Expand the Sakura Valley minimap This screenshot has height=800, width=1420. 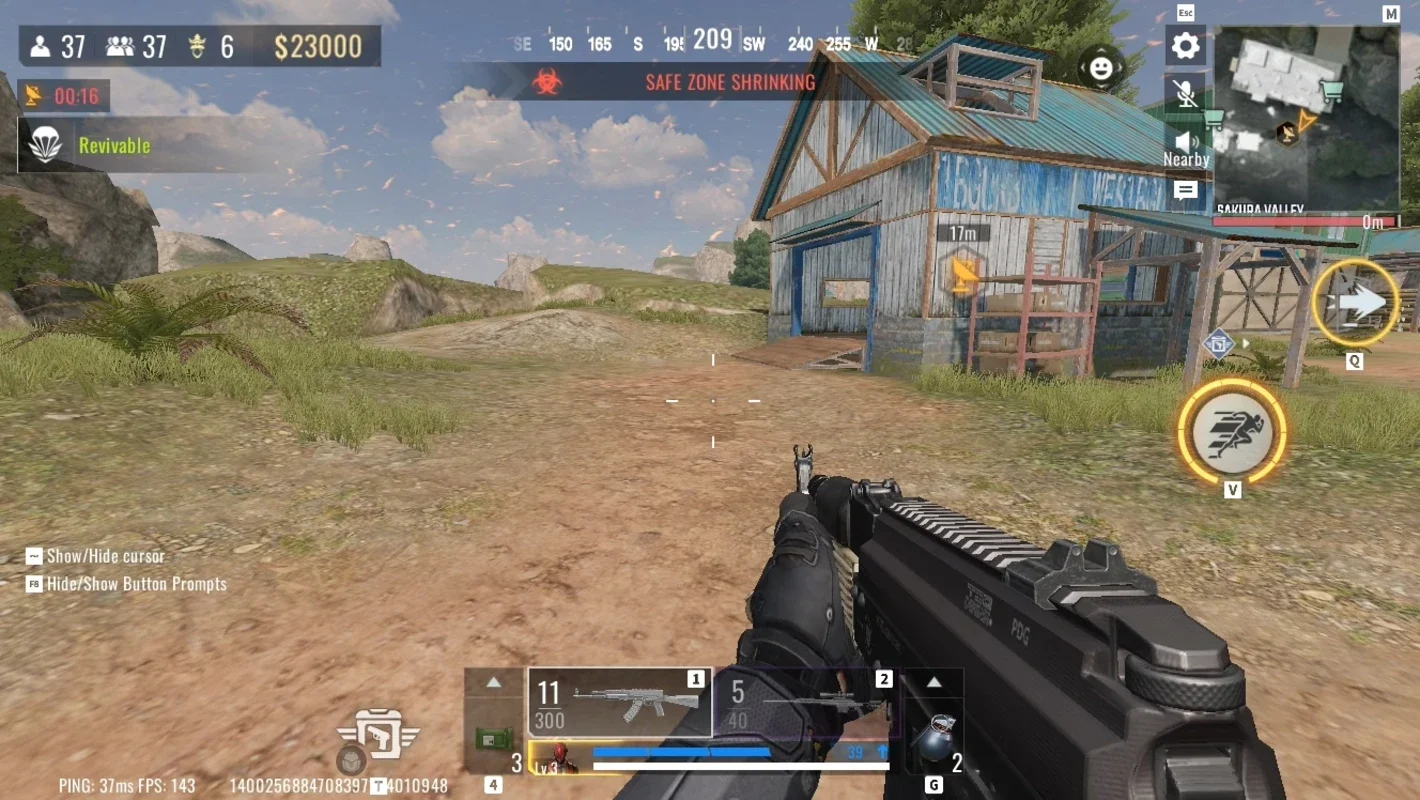coord(1306,118)
